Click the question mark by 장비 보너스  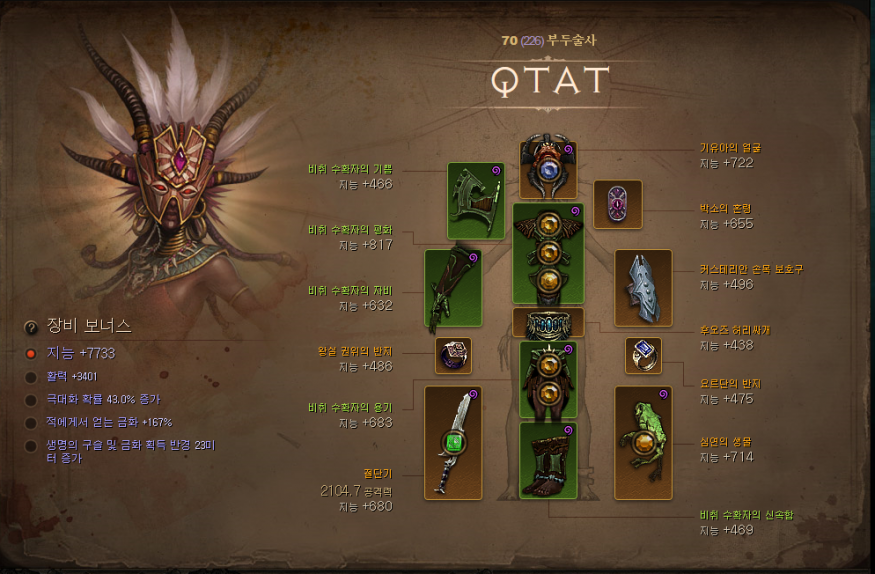click(31, 327)
